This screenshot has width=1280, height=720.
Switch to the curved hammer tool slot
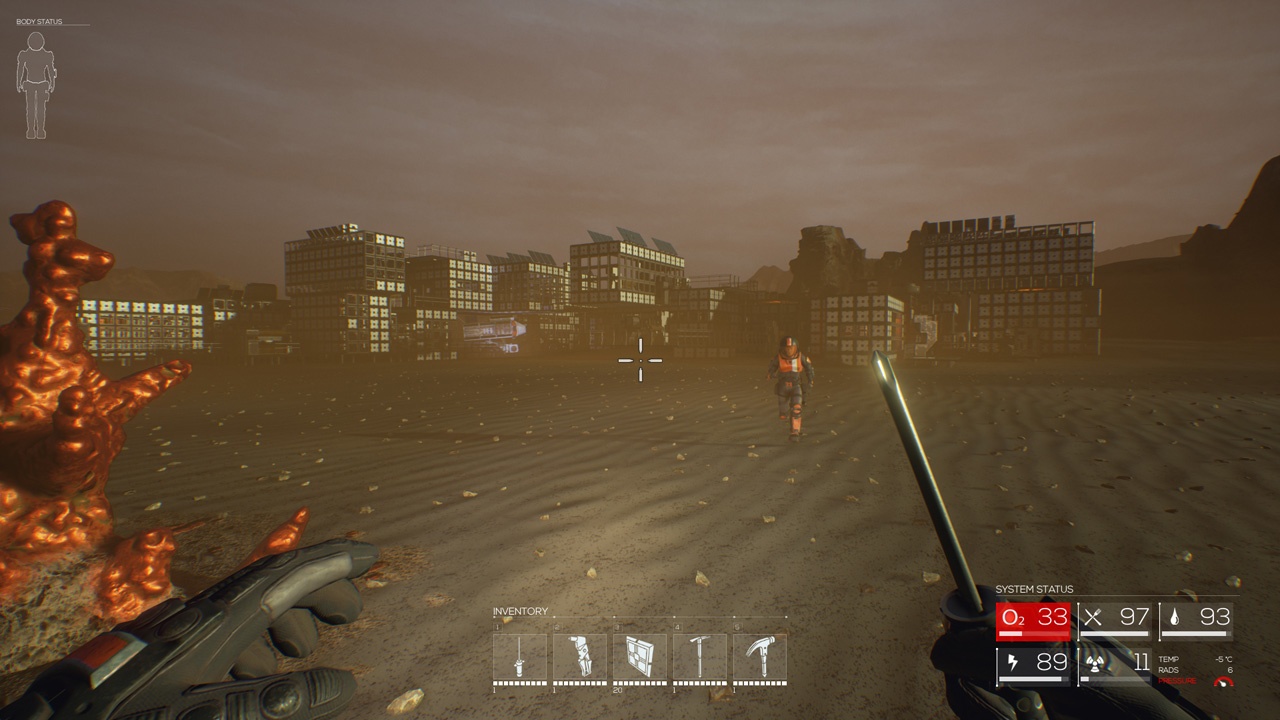[x=760, y=657]
